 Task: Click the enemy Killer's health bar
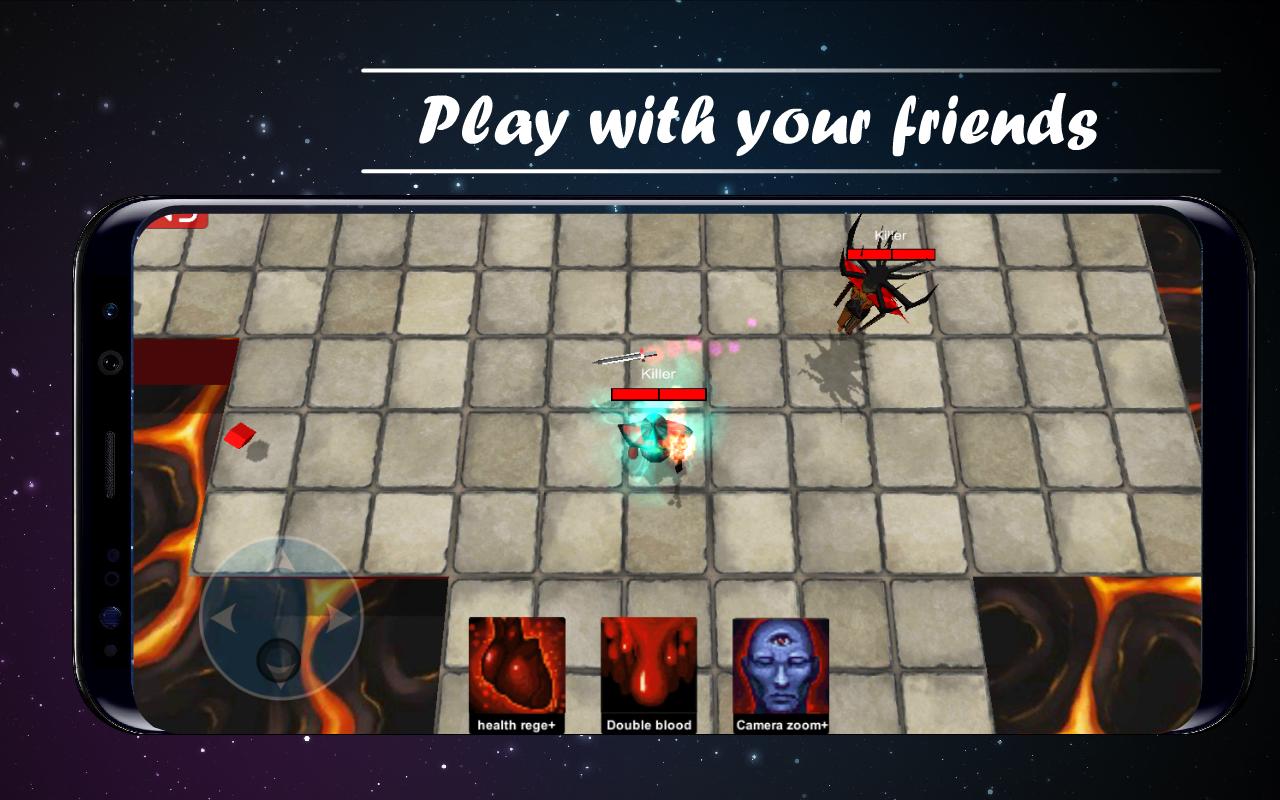[891, 255]
